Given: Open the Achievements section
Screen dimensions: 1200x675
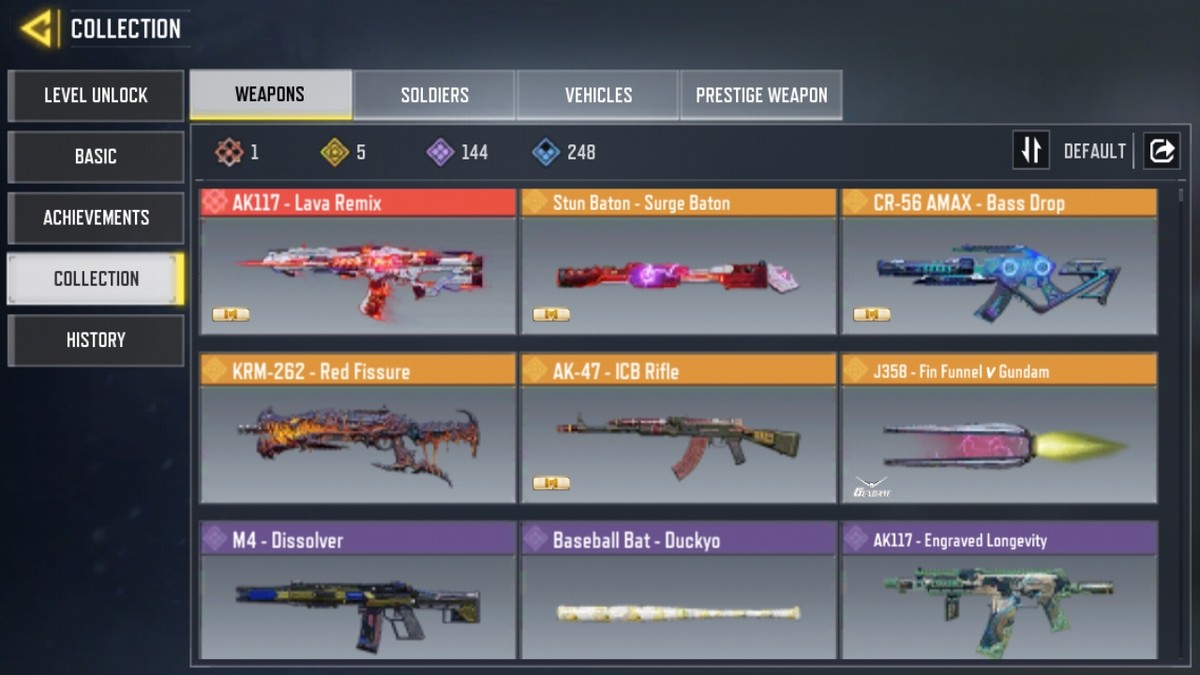Looking at the screenshot, I should [96, 218].
